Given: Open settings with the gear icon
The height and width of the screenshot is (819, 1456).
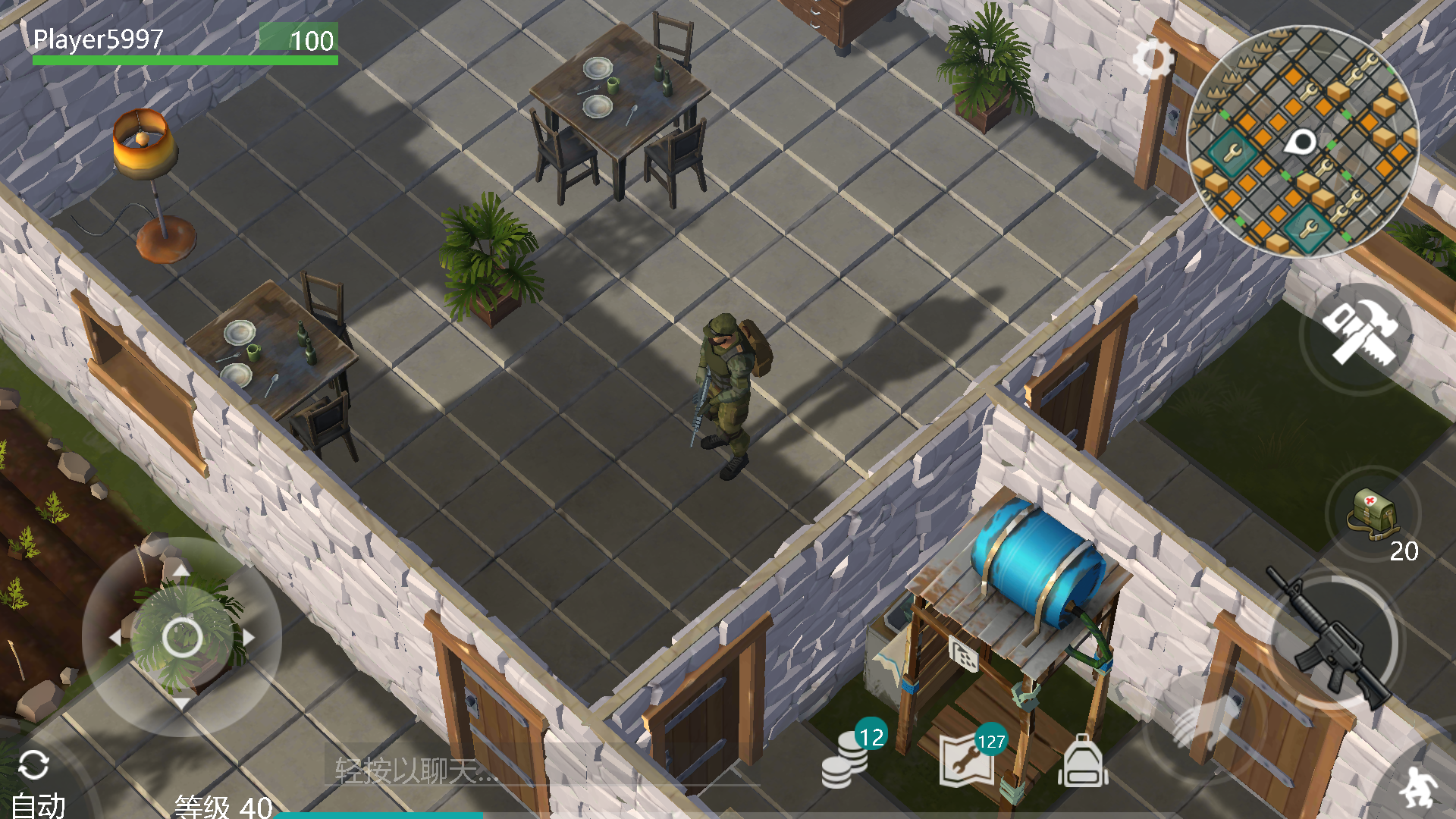Looking at the screenshot, I should [1153, 59].
